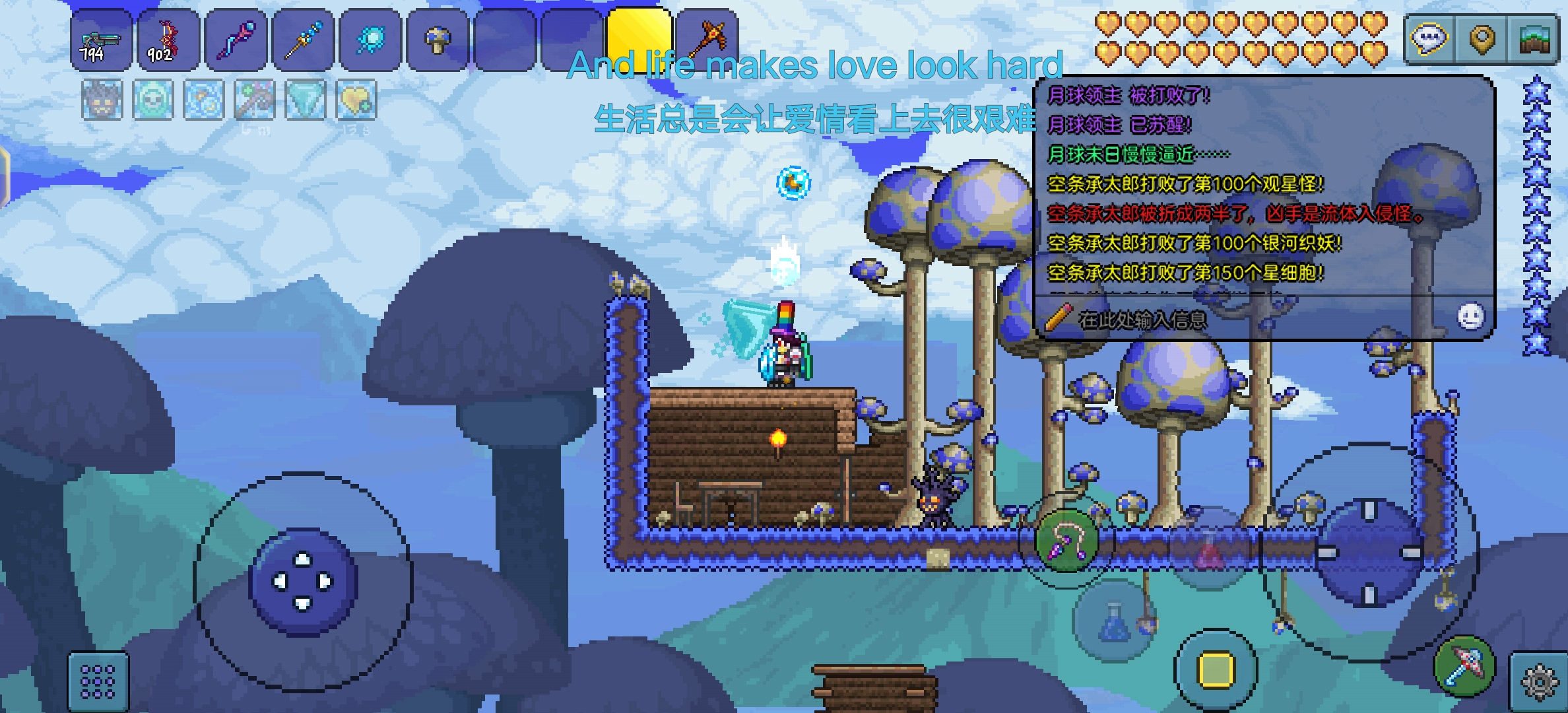
Task: Choose the blue gem staff slot
Action: coord(303,40)
